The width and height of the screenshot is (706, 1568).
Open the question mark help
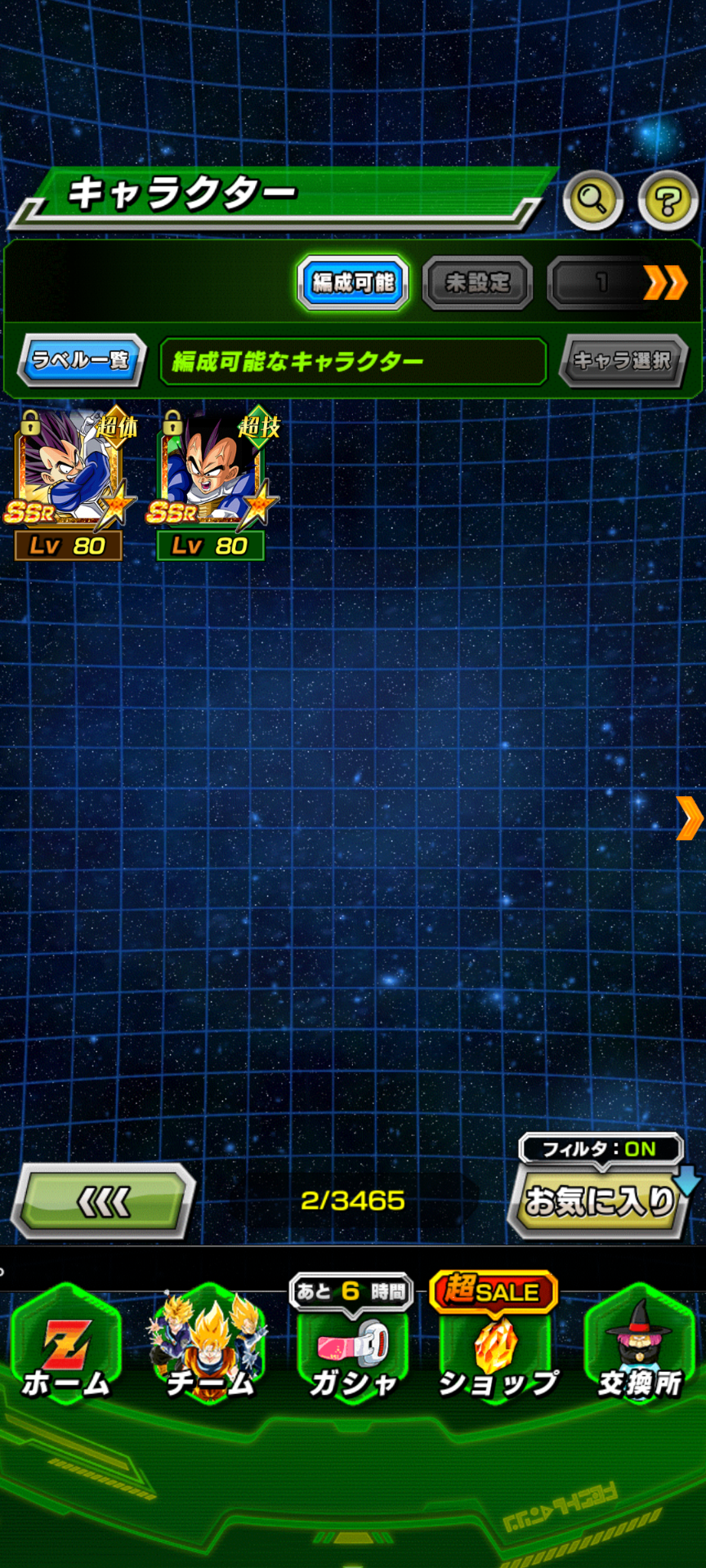tap(668, 199)
